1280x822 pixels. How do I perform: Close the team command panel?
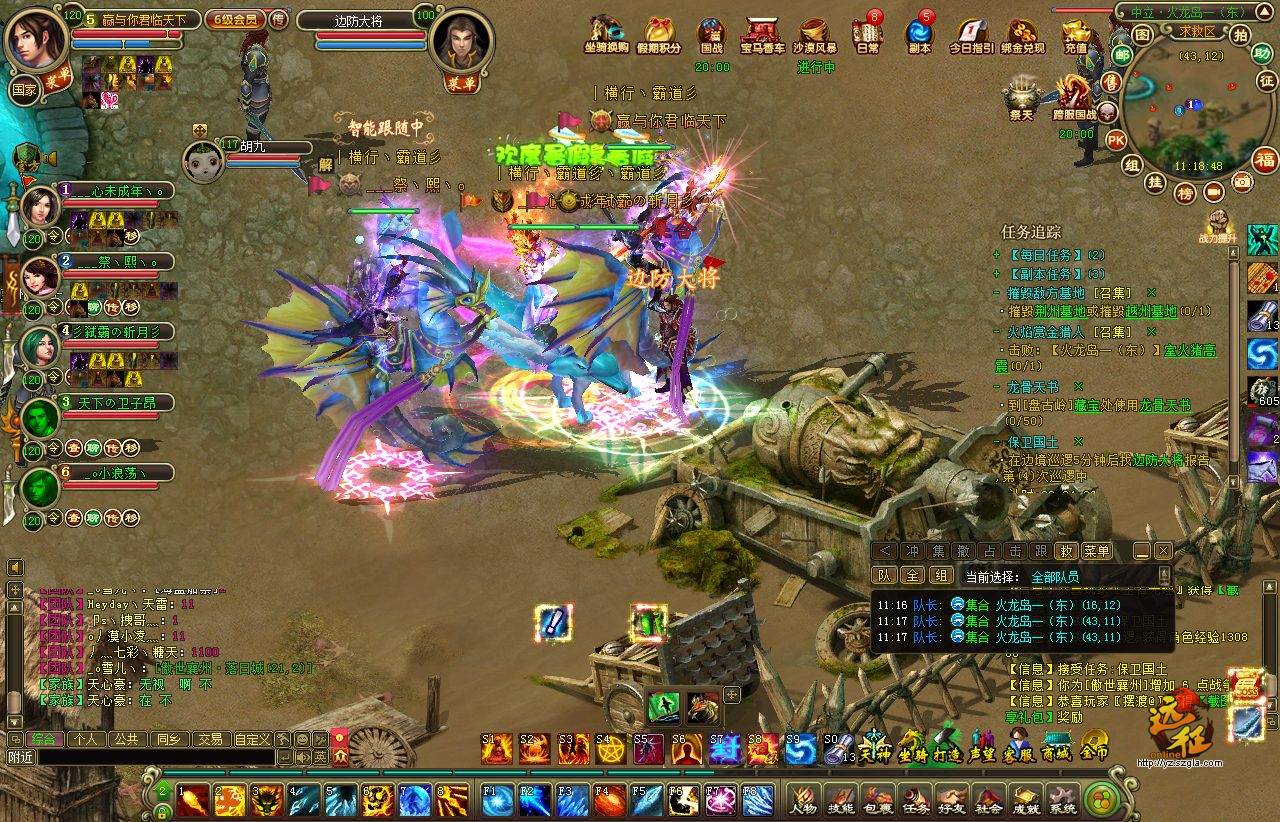click(1163, 550)
